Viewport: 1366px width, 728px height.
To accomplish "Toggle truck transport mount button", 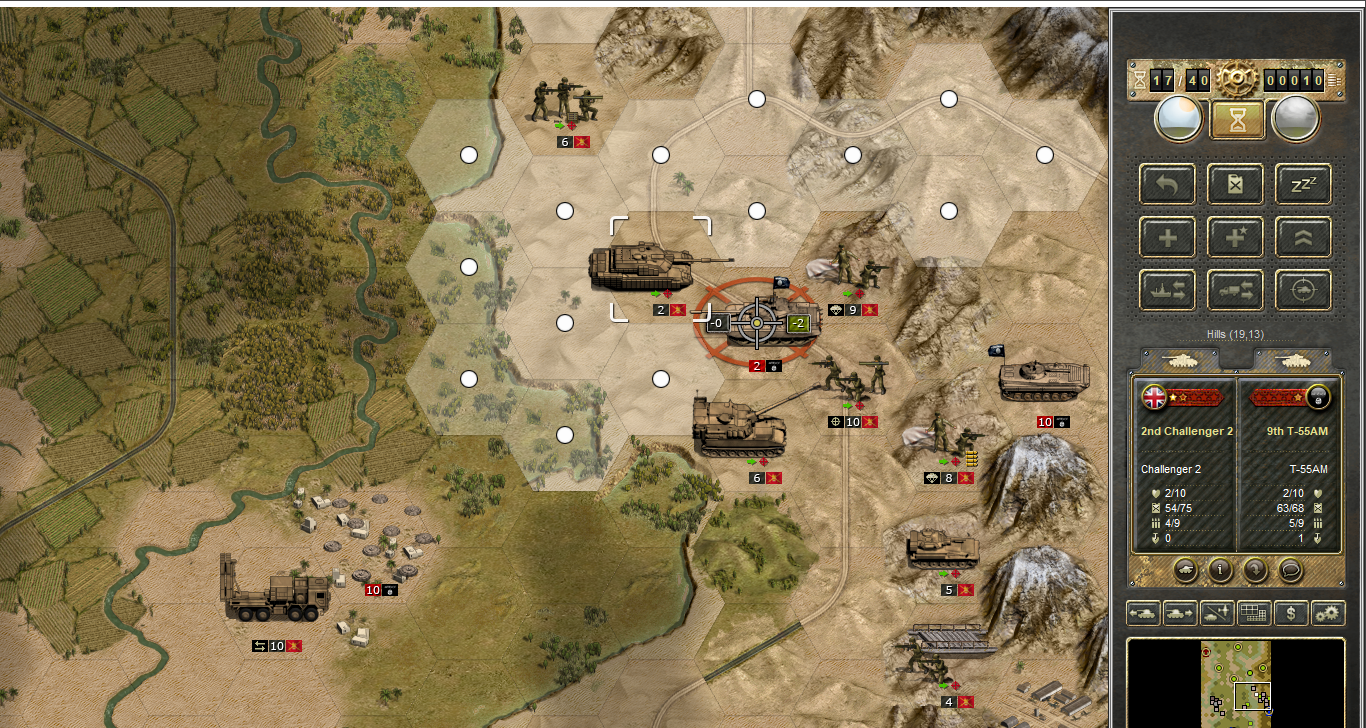I will tap(1236, 291).
